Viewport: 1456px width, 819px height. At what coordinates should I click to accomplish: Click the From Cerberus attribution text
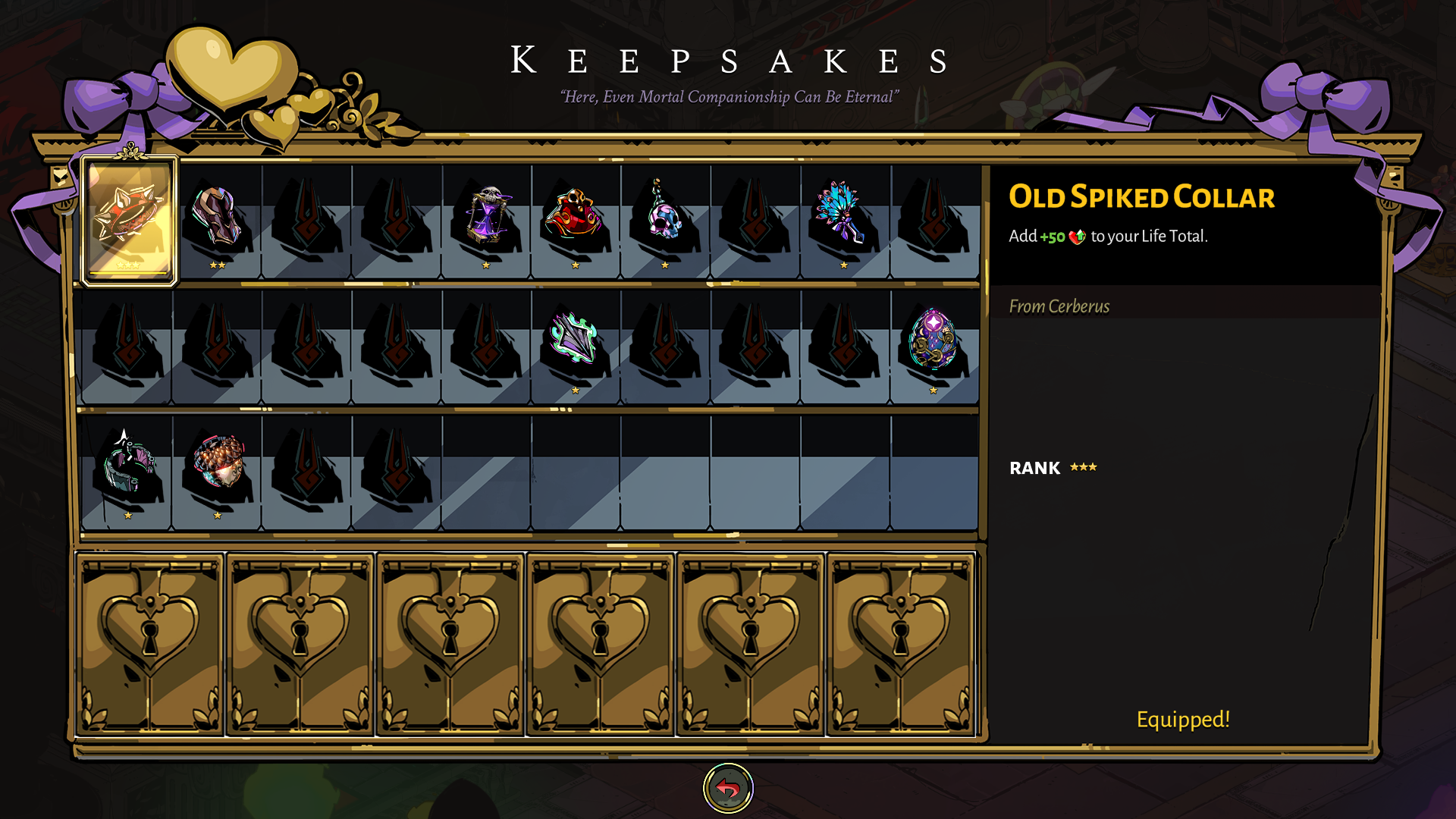(1059, 306)
